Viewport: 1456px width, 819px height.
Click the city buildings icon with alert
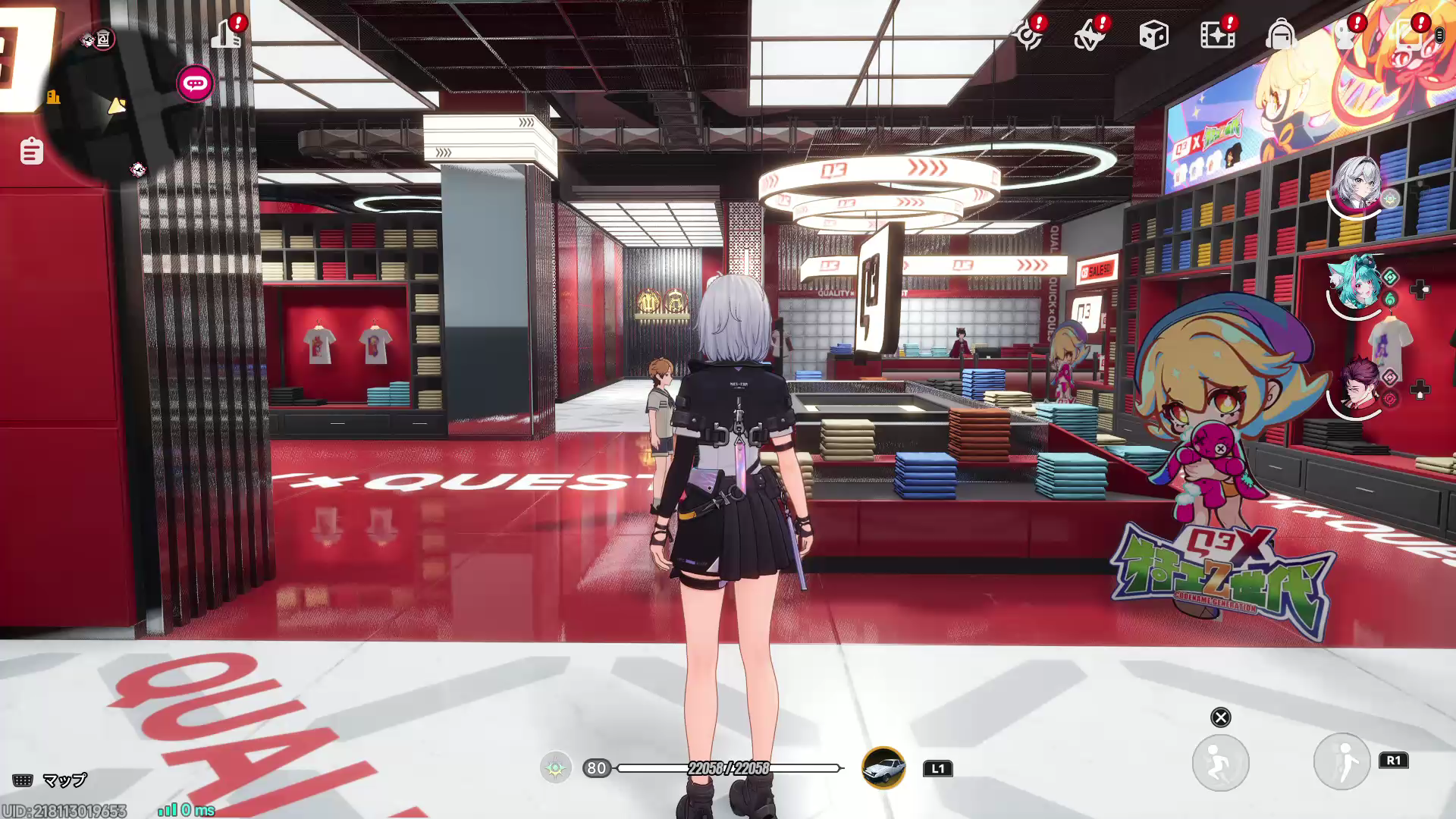coord(226,34)
